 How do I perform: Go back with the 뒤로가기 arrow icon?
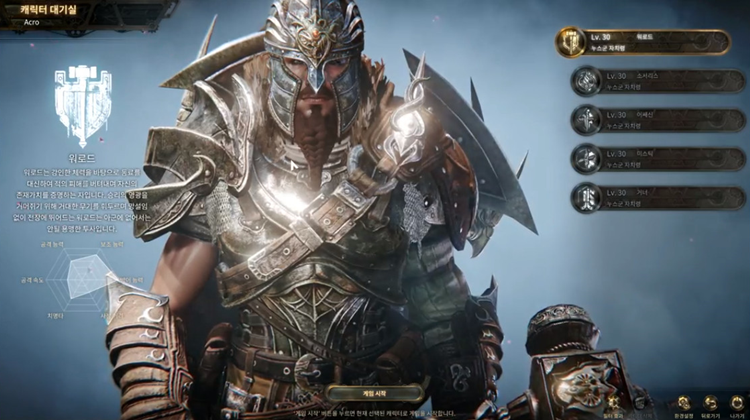coord(711,400)
